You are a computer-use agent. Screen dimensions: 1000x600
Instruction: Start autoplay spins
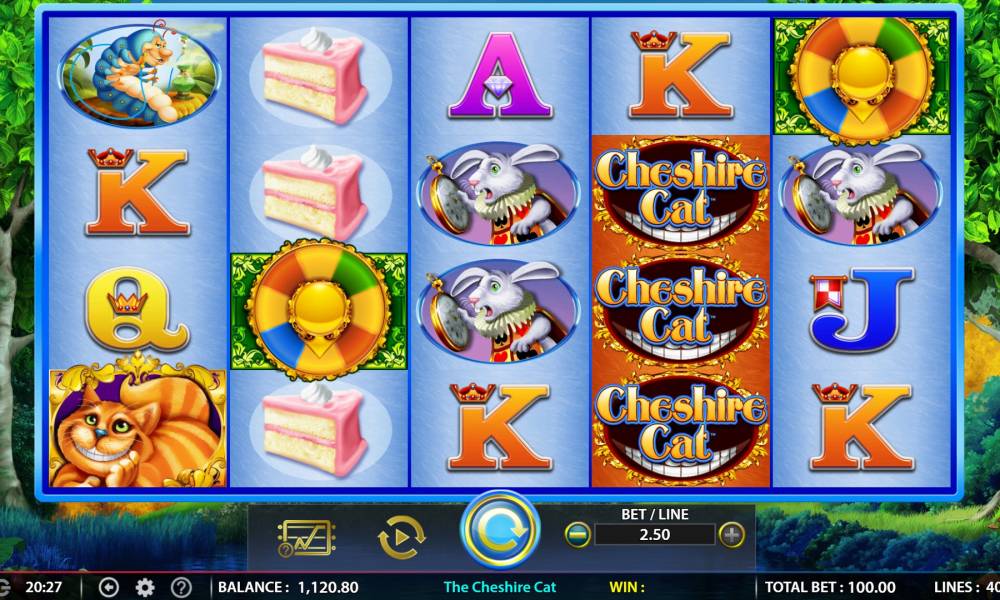pos(401,538)
